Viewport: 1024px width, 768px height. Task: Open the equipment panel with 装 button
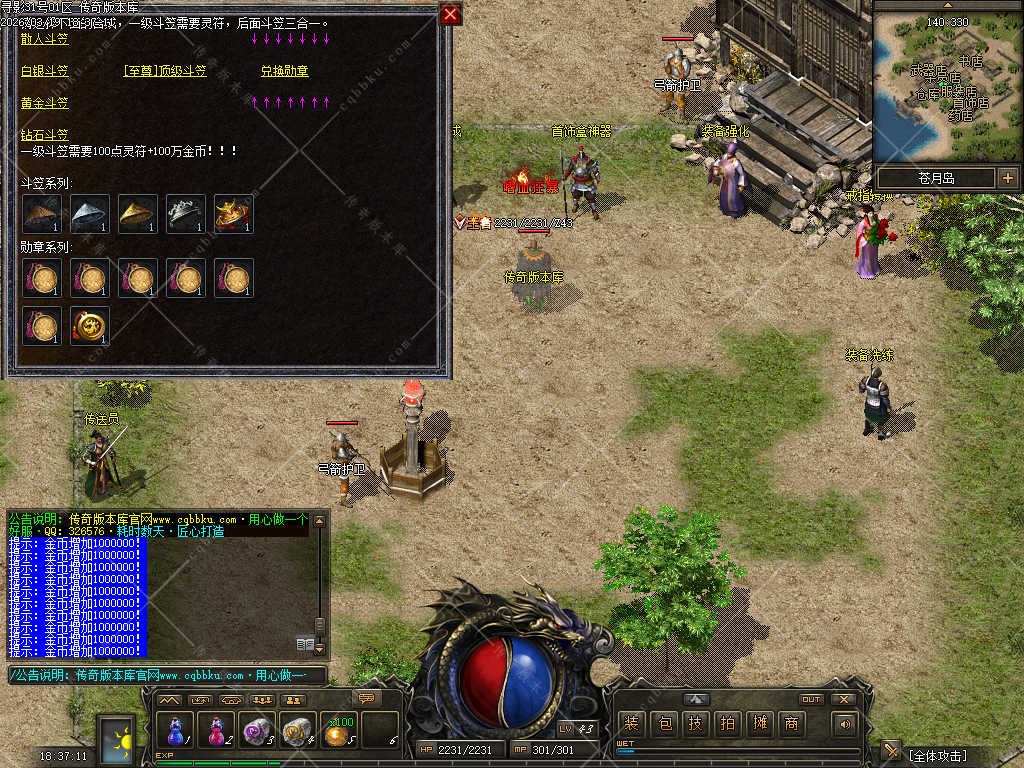(x=631, y=724)
